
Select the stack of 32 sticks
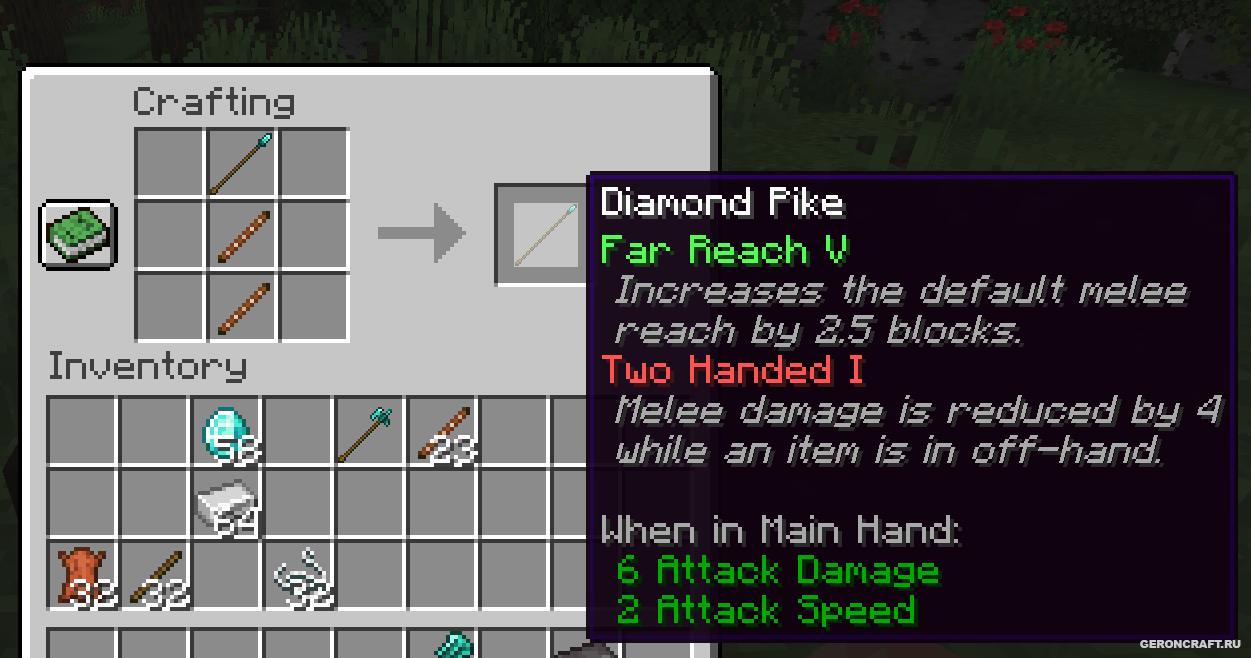point(155,577)
